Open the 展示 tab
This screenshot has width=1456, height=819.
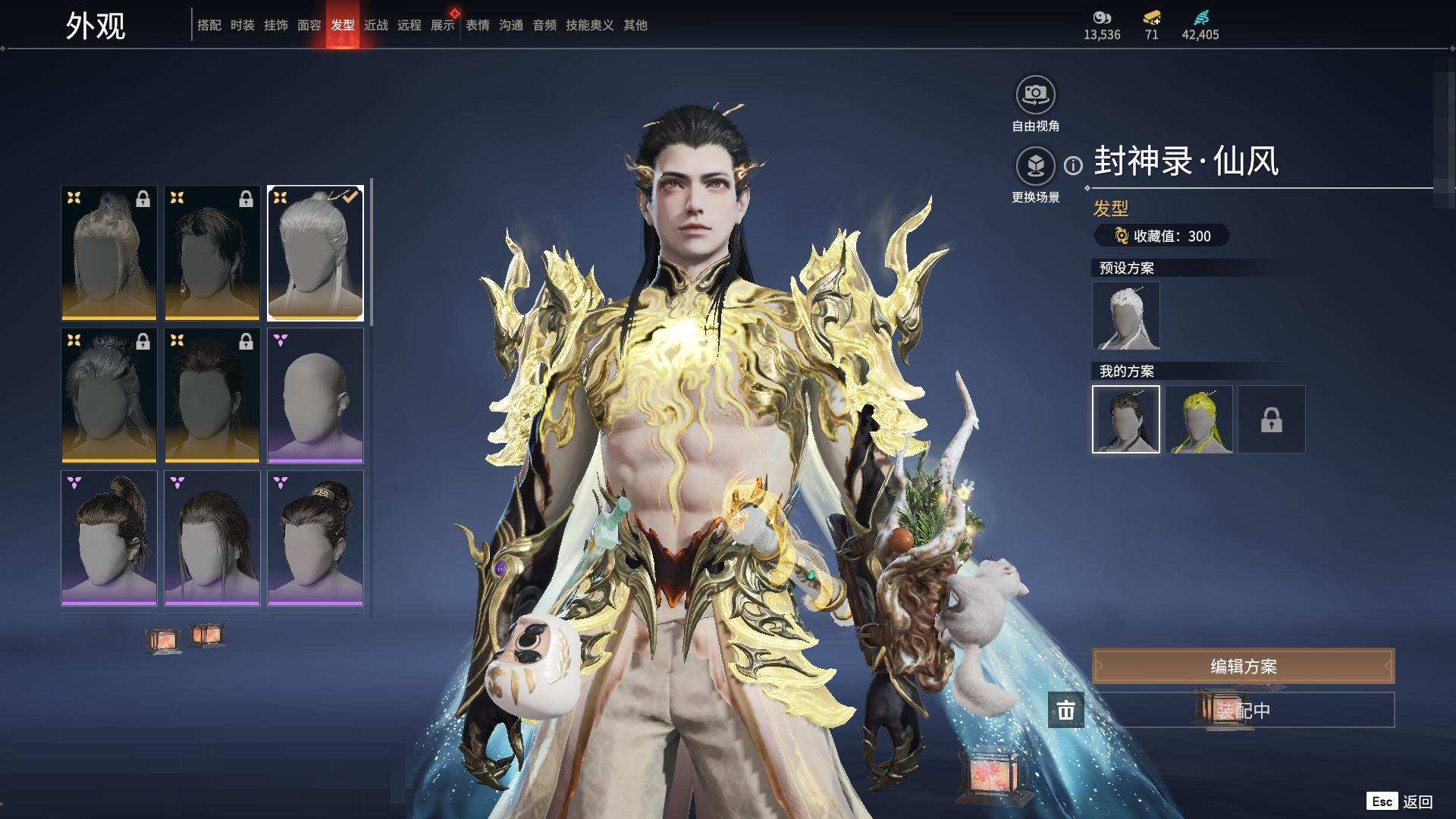tap(443, 25)
